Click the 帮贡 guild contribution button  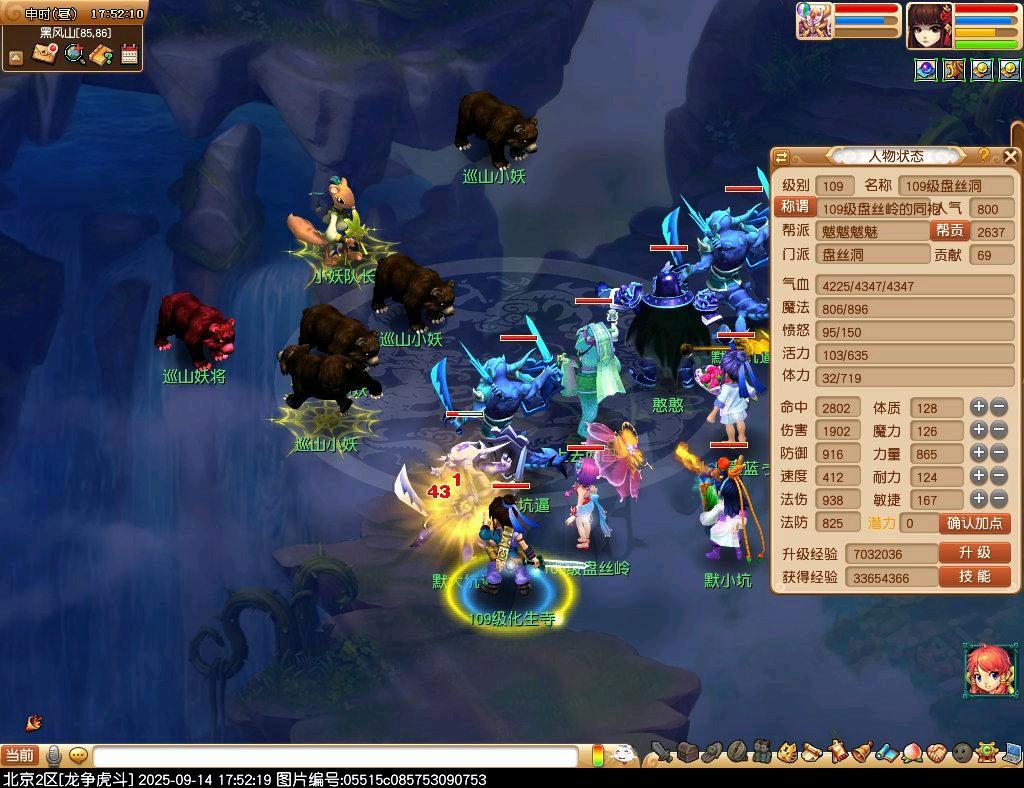[949, 231]
